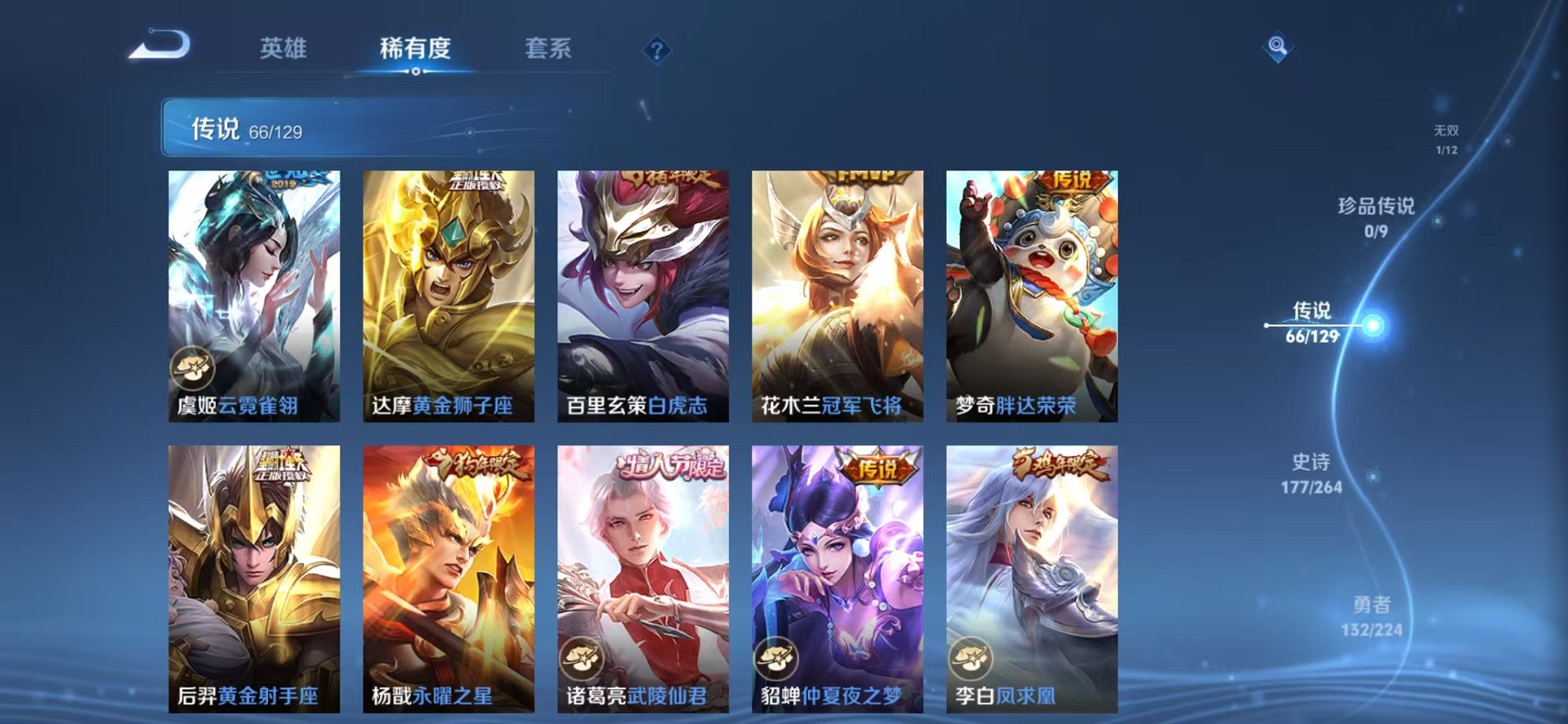Switch to the 英雄 tab
The image size is (1568, 724).
[284, 49]
